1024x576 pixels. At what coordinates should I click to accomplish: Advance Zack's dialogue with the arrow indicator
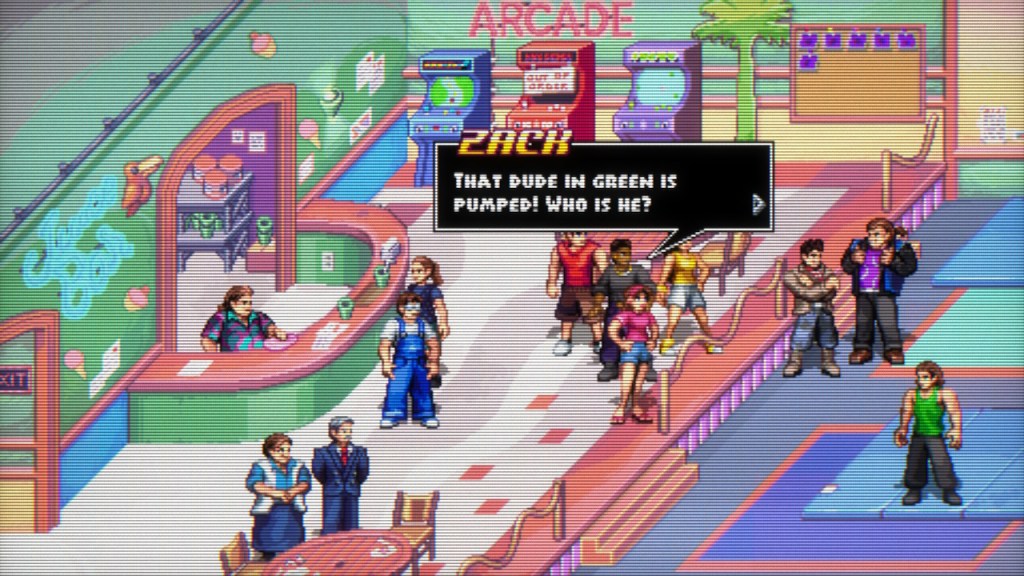pyautogui.click(x=758, y=205)
